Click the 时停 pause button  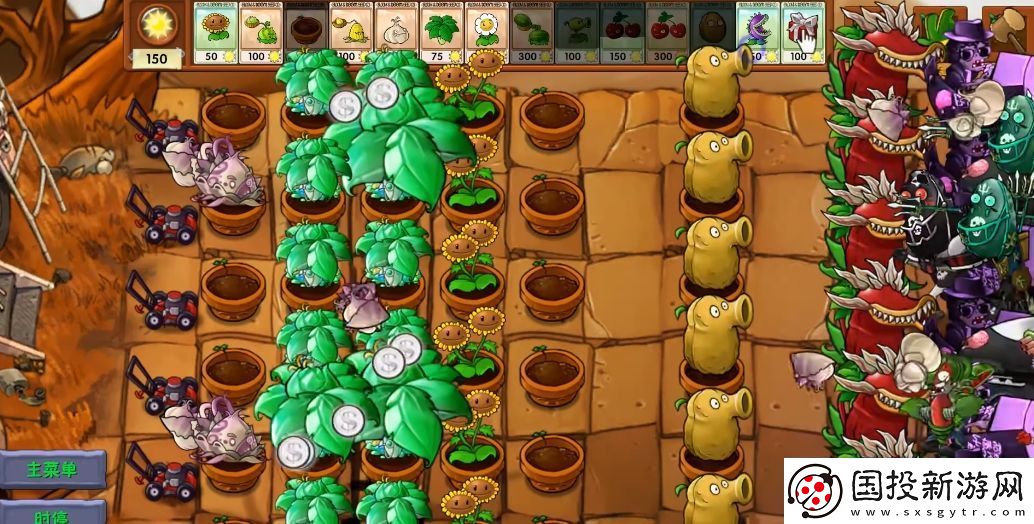[x=52, y=514]
